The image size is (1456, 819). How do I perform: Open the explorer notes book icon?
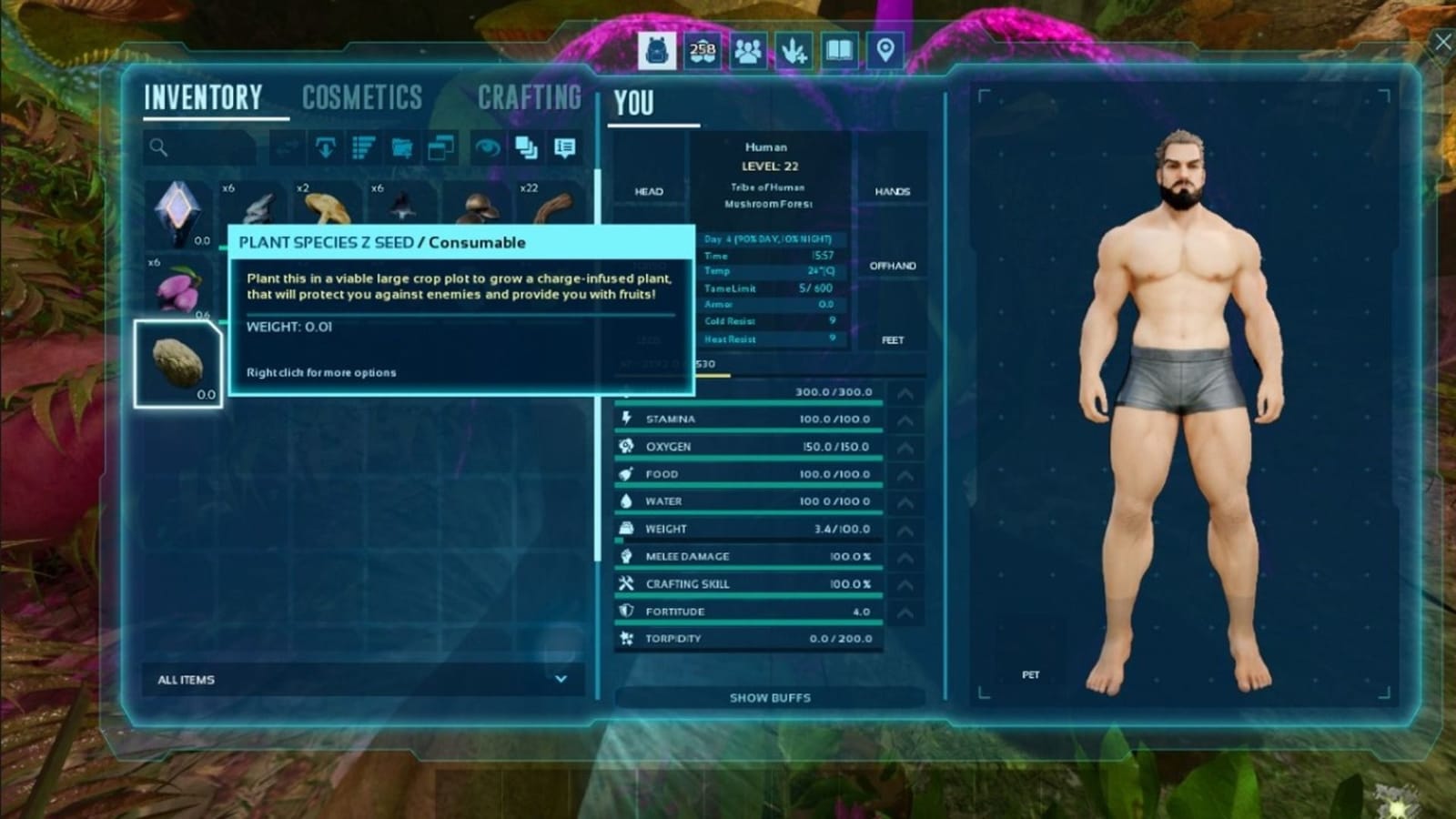tap(838, 51)
